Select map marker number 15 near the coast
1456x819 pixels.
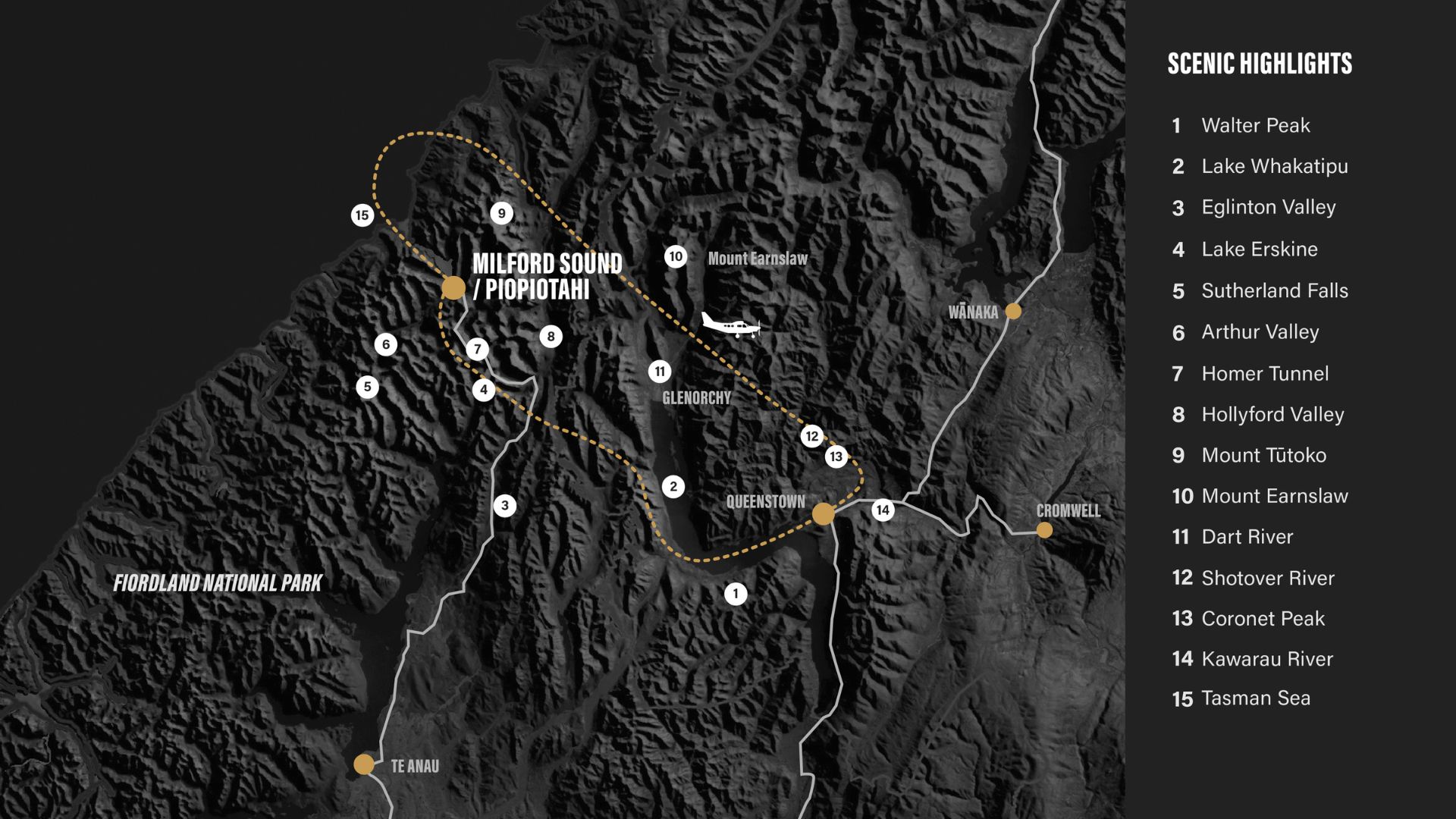point(362,215)
